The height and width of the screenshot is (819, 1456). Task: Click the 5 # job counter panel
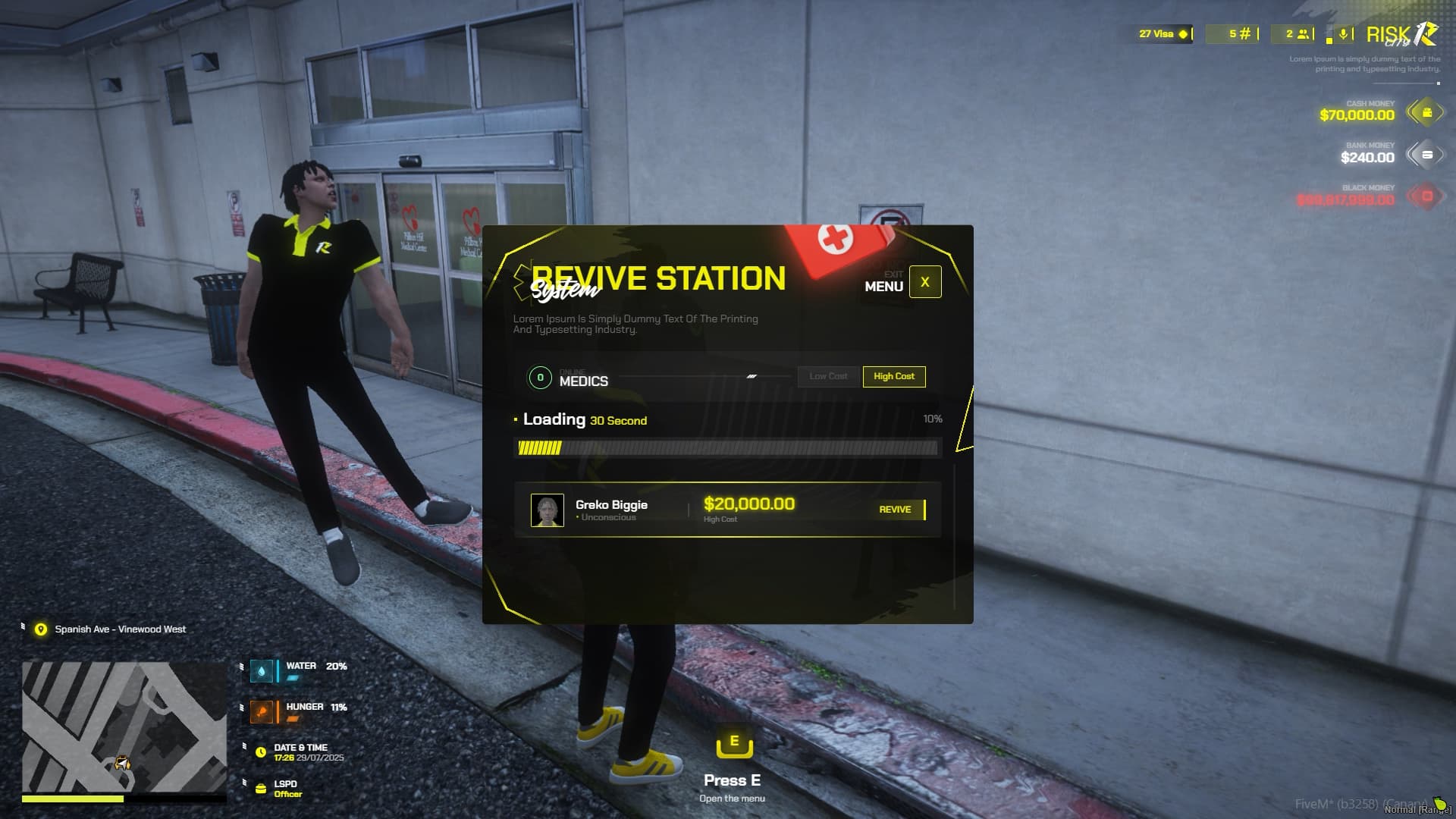point(1235,33)
